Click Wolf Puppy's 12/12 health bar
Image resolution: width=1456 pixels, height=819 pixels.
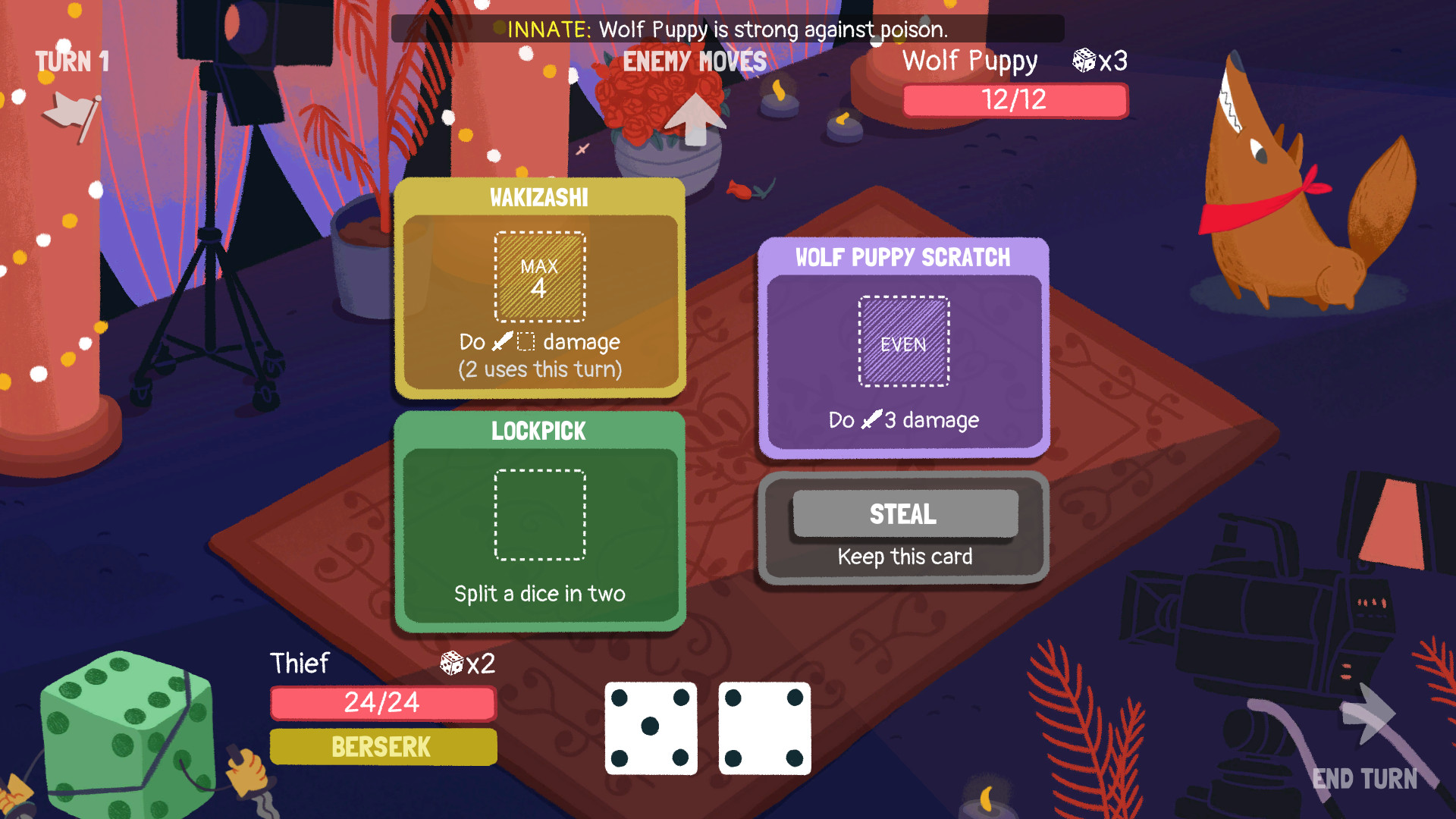1015,99
